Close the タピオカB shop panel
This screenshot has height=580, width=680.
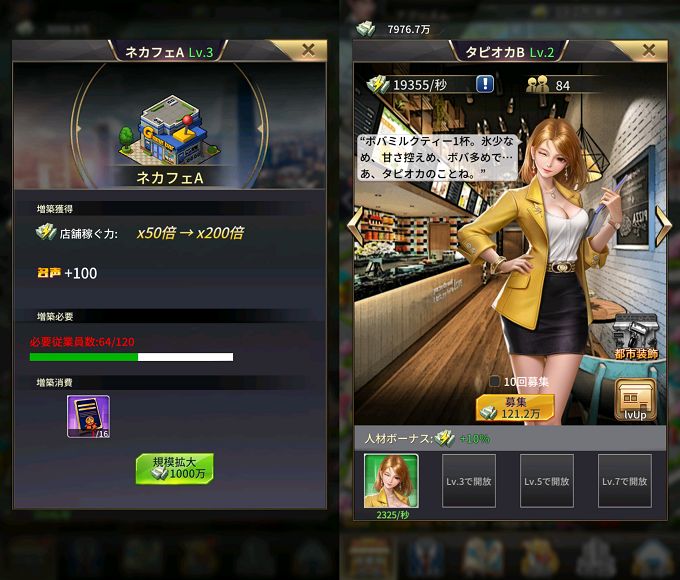click(x=649, y=49)
